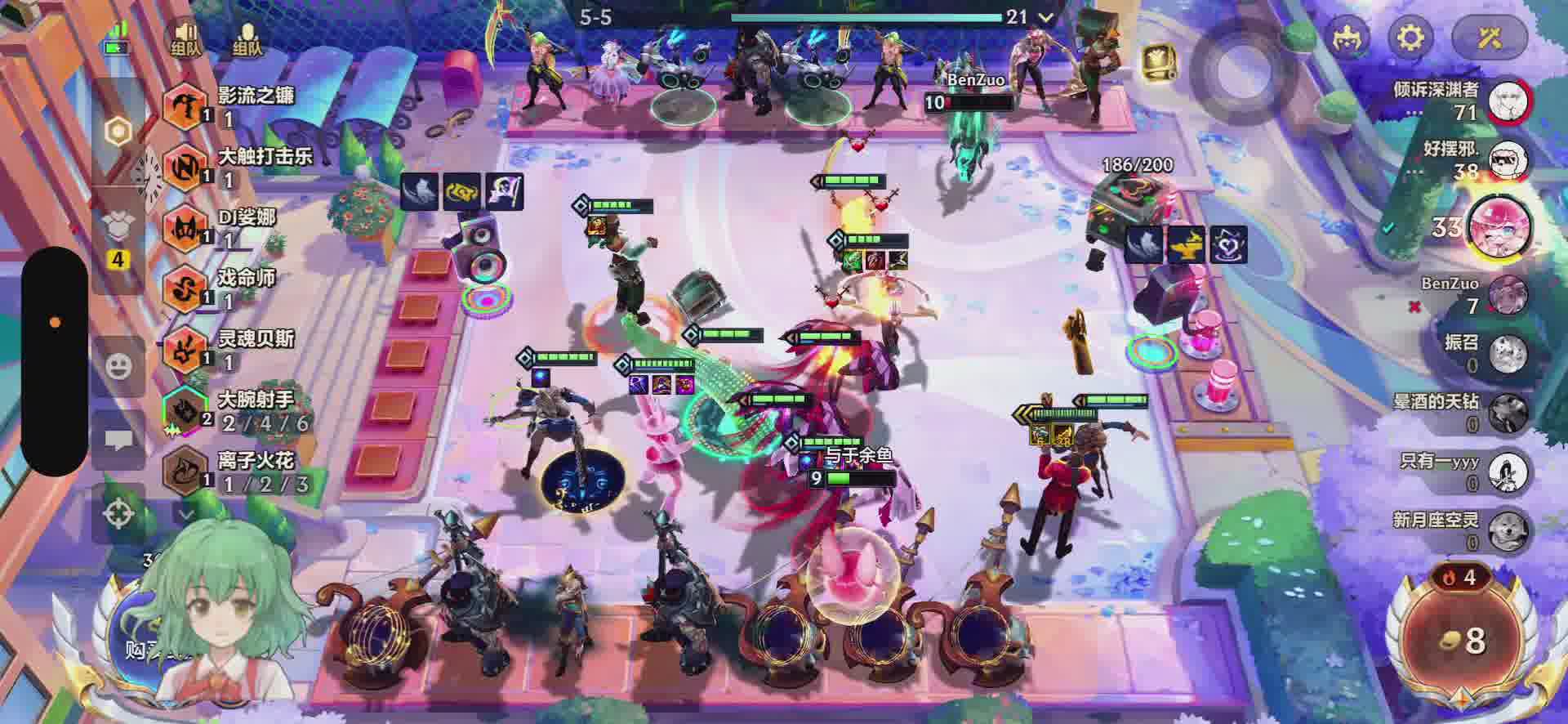Image resolution: width=1568 pixels, height=724 pixels.
Task: Open the settings gear menu
Action: pos(1411,38)
